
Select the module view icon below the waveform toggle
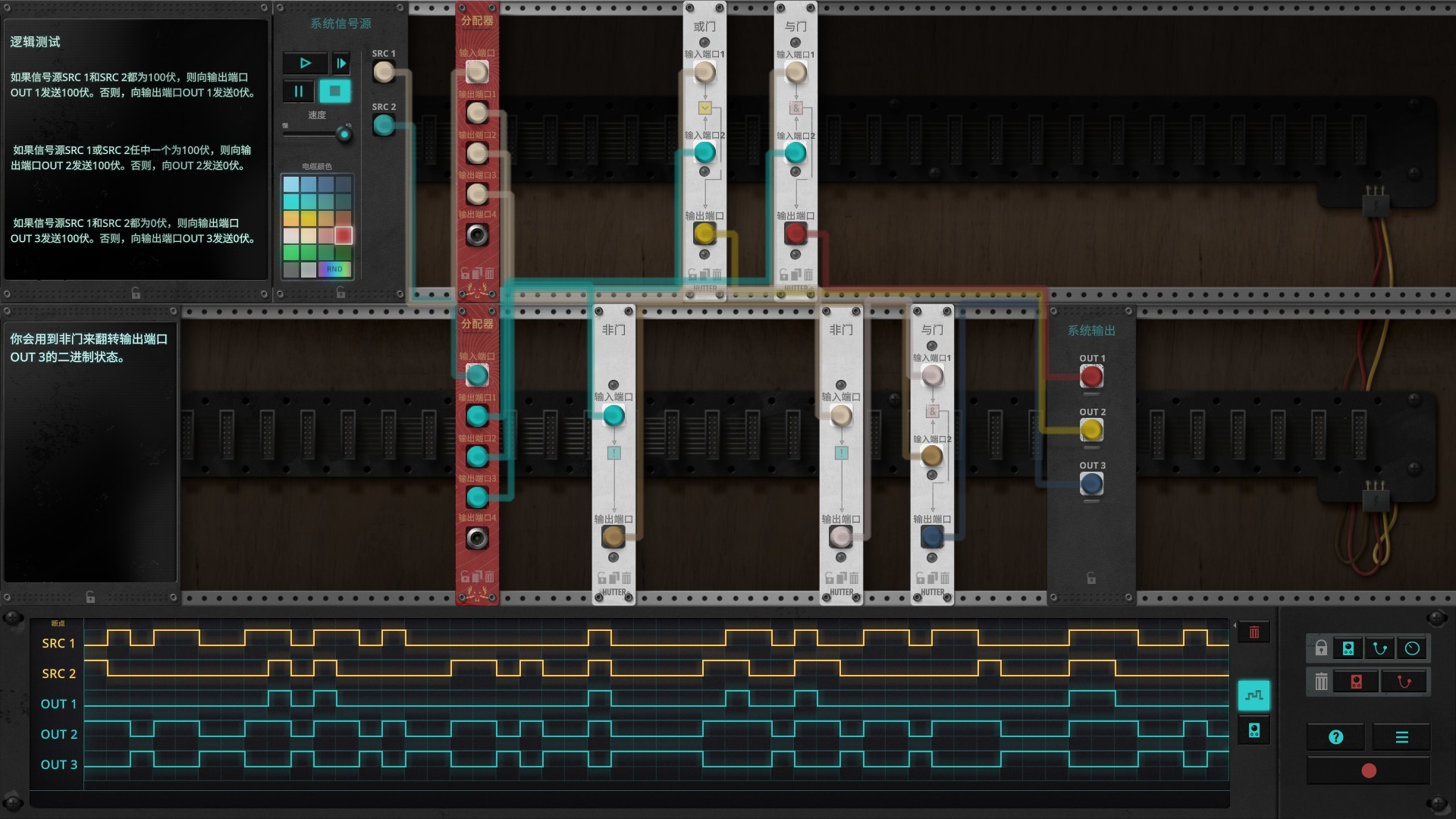click(1253, 731)
